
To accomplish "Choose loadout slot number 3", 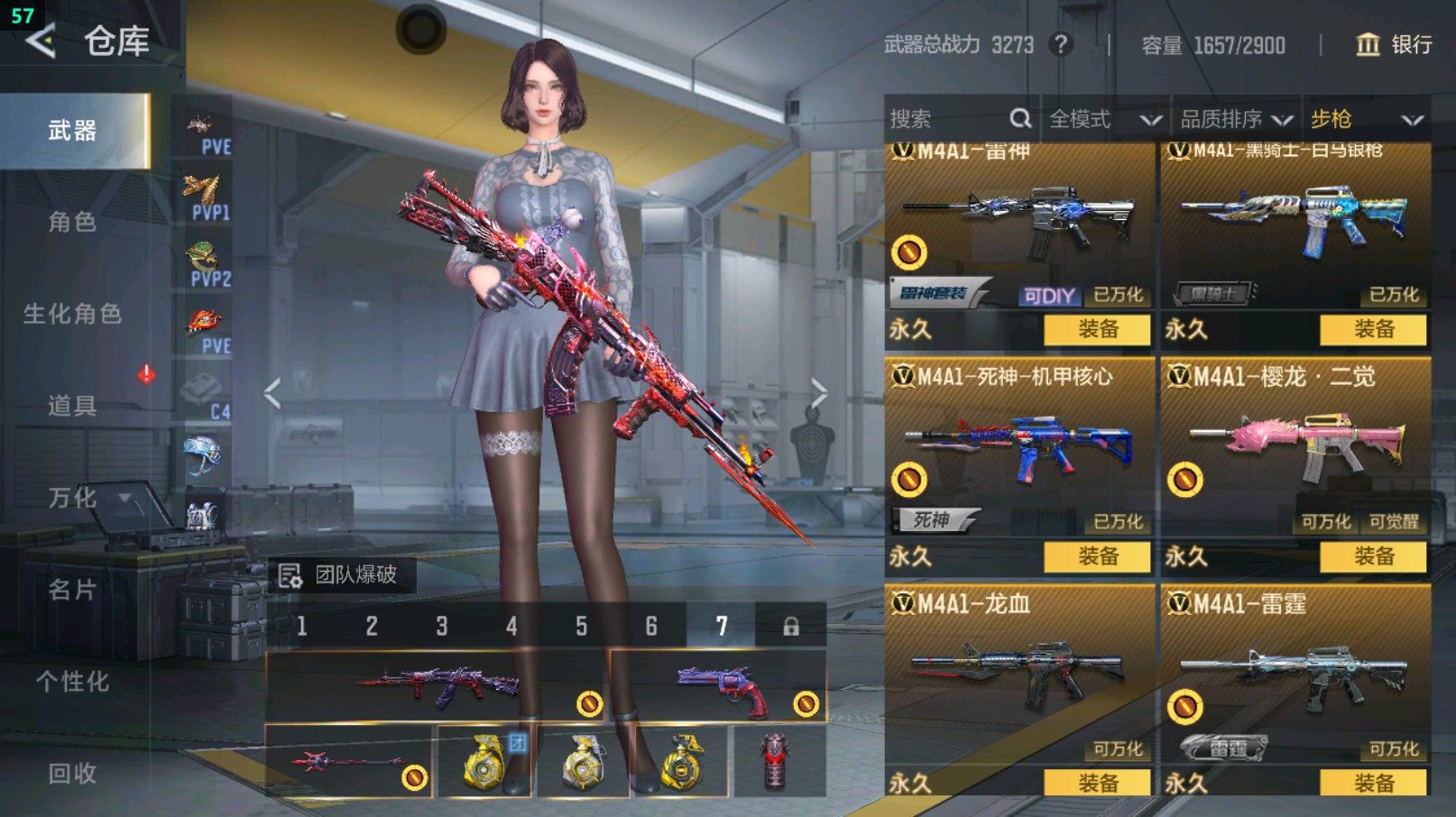I will click(x=442, y=626).
